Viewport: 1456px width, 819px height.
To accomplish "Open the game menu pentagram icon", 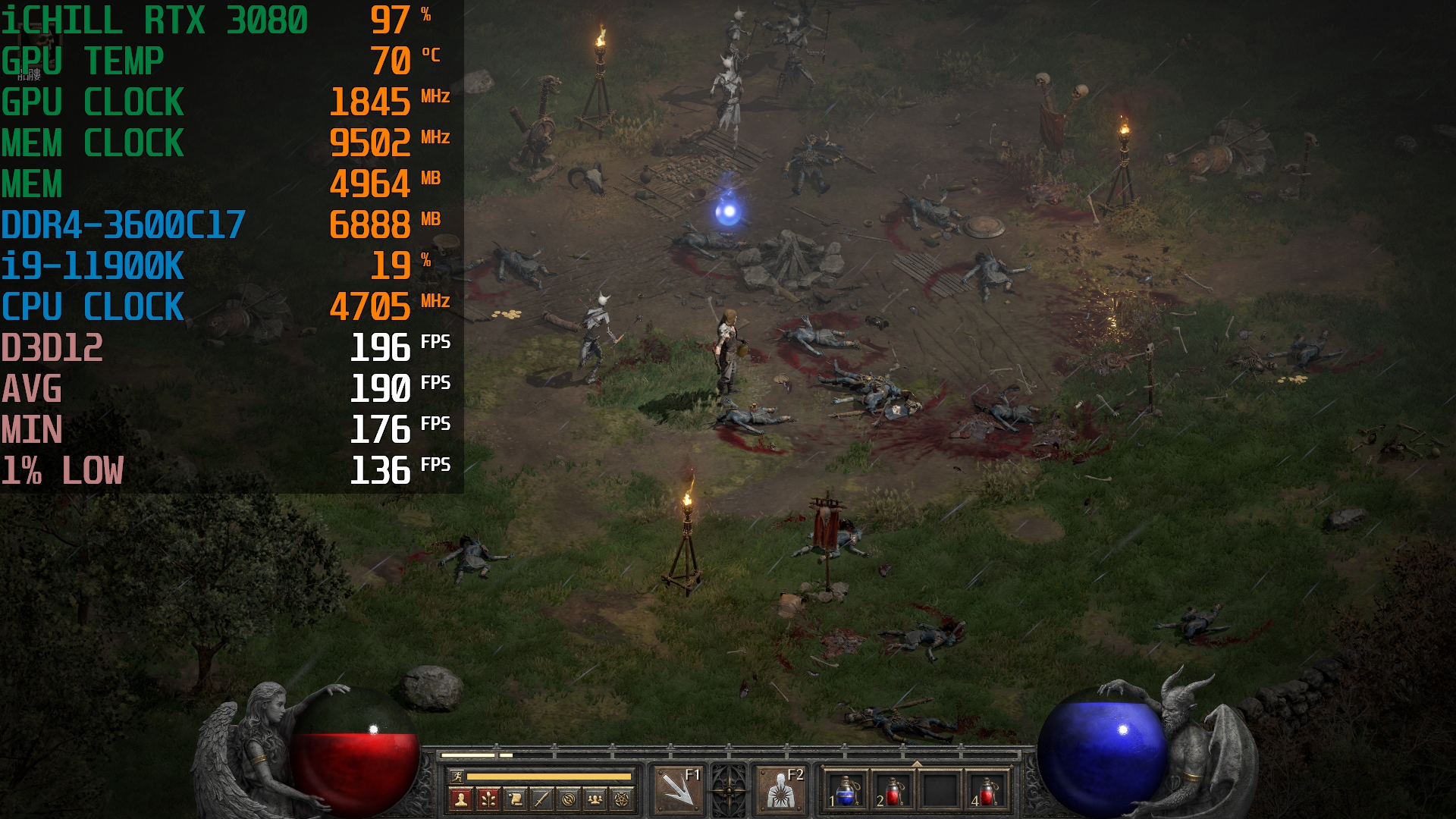I will point(622,799).
